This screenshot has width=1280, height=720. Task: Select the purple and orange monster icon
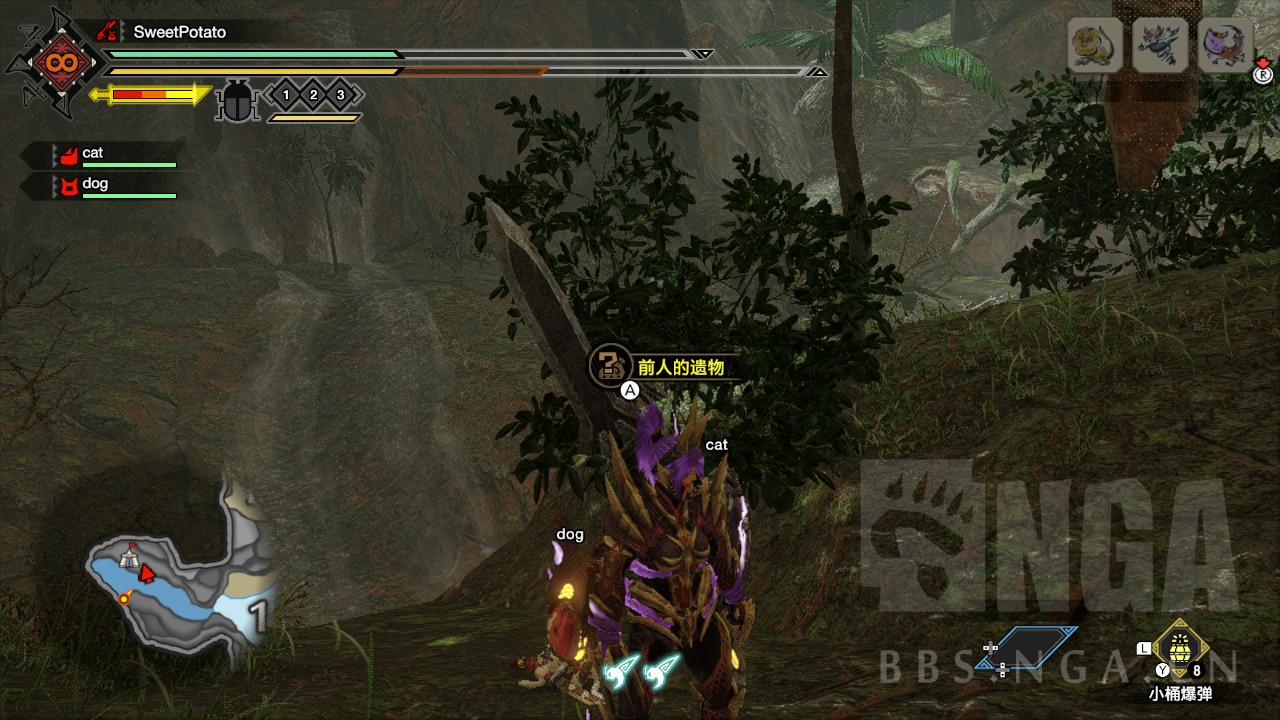1225,46
